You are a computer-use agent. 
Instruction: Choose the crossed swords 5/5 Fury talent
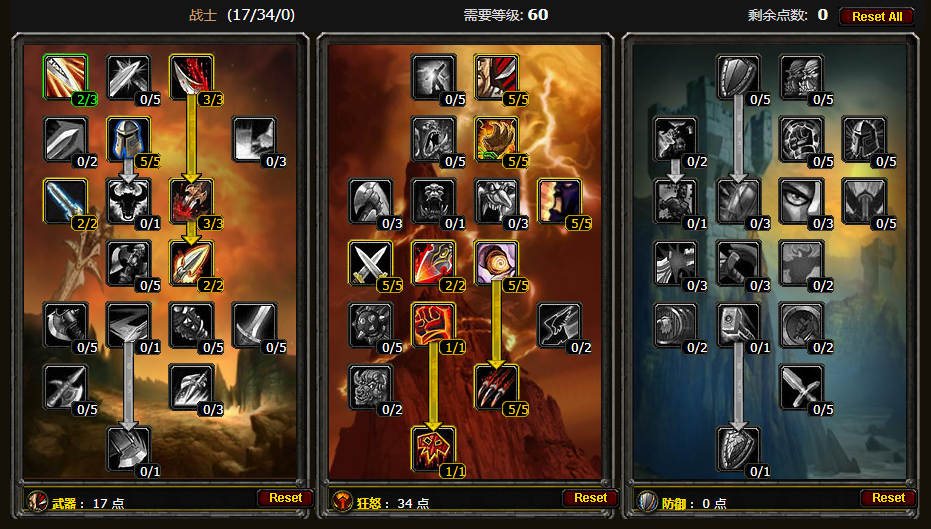point(371,263)
